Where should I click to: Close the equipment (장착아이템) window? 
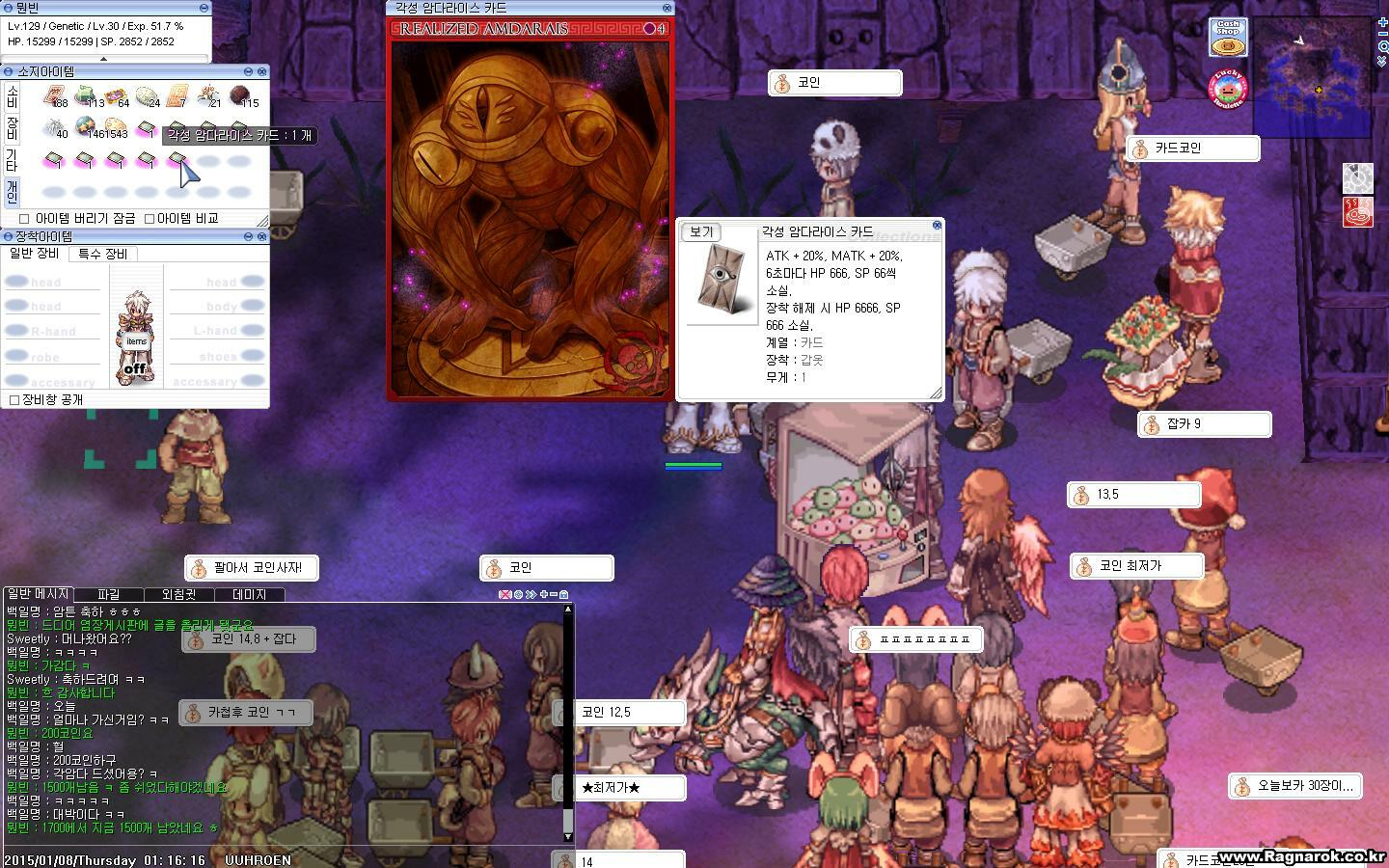[x=261, y=236]
